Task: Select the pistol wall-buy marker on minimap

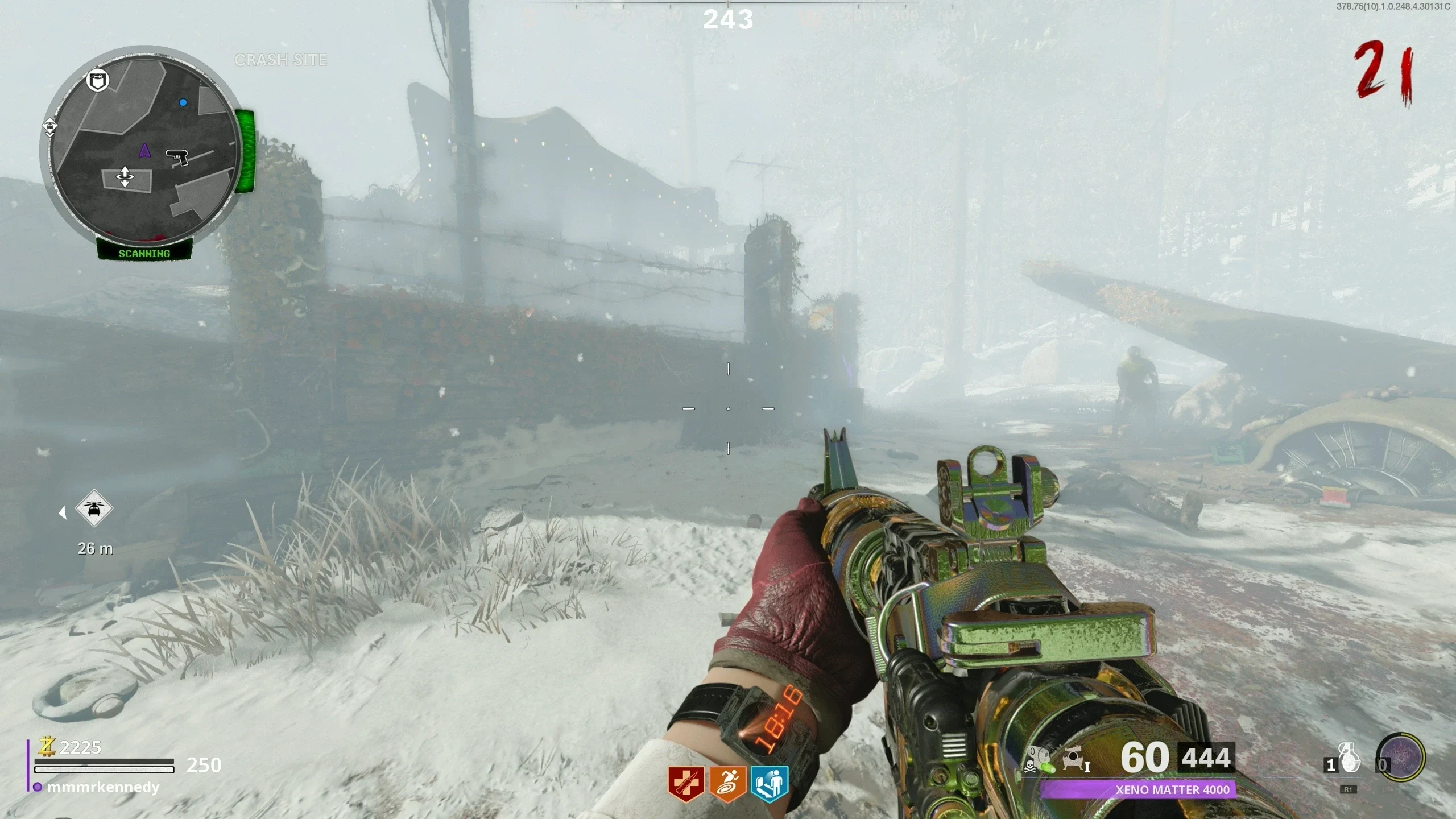Action: [177, 156]
